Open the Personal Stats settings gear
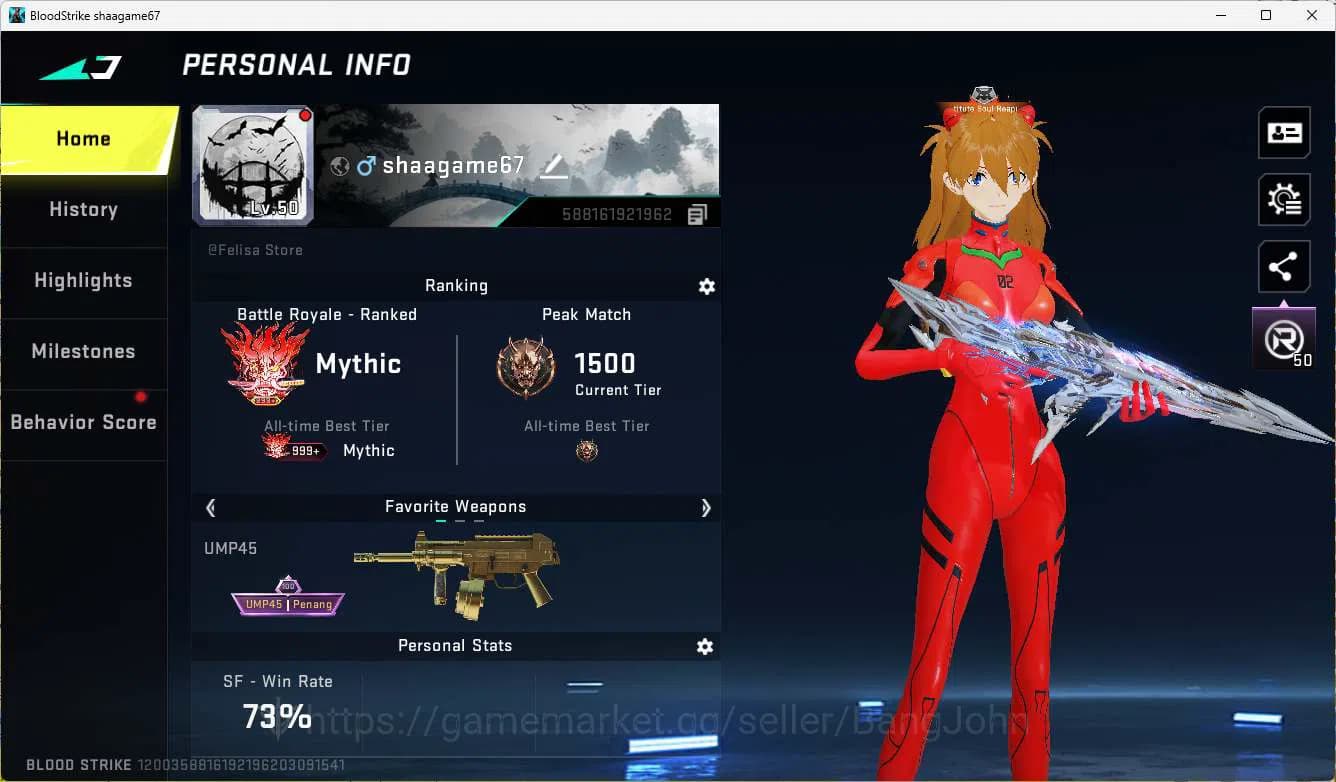This screenshot has height=782, width=1336. pyautogui.click(x=705, y=646)
